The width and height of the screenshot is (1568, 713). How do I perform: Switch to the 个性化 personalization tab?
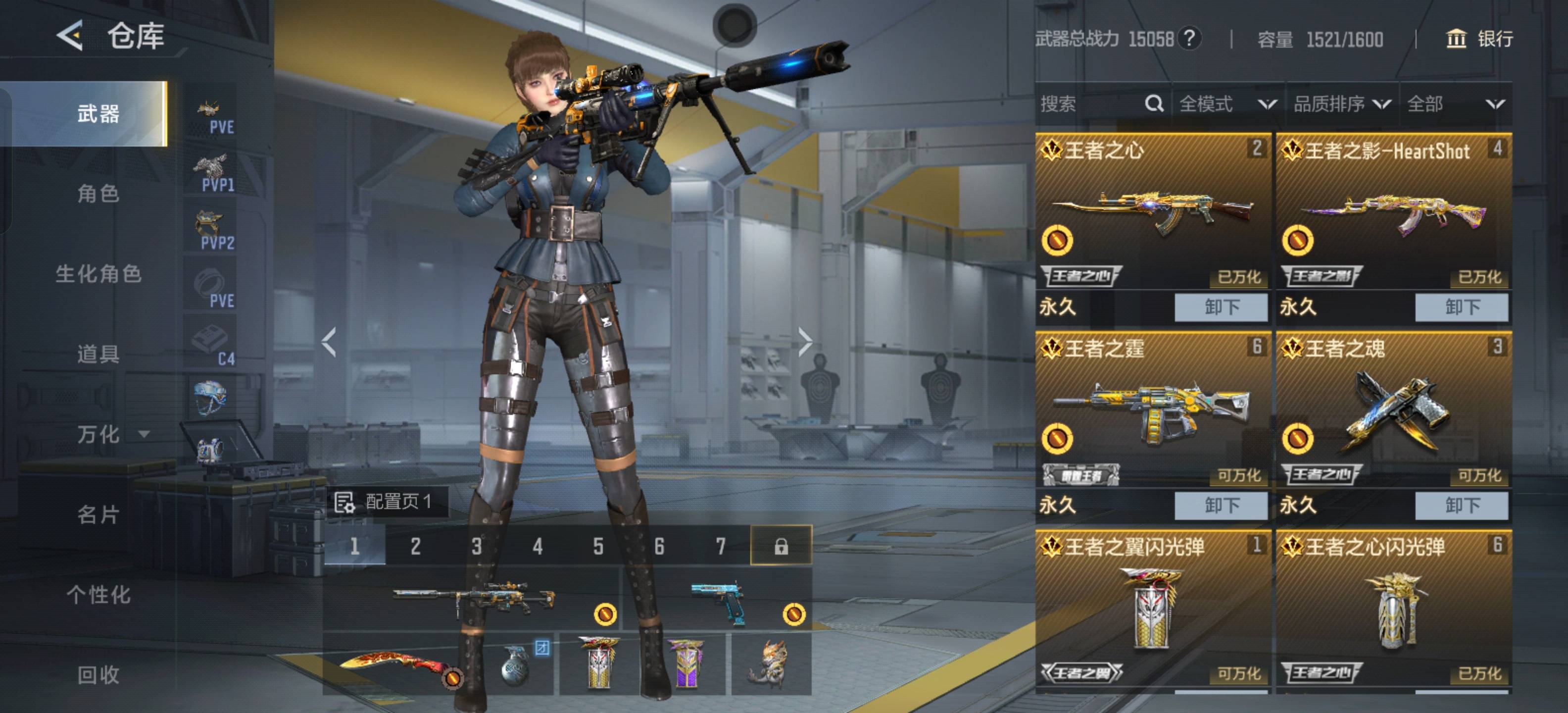[x=98, y=595]
